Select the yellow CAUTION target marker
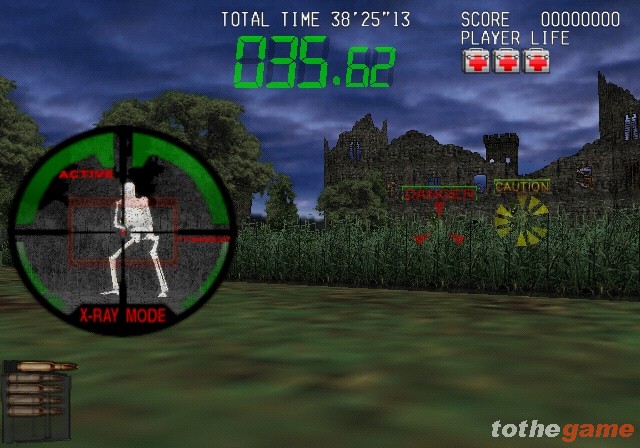The height and width of the screenshot is (448, 640). [522, 186]
